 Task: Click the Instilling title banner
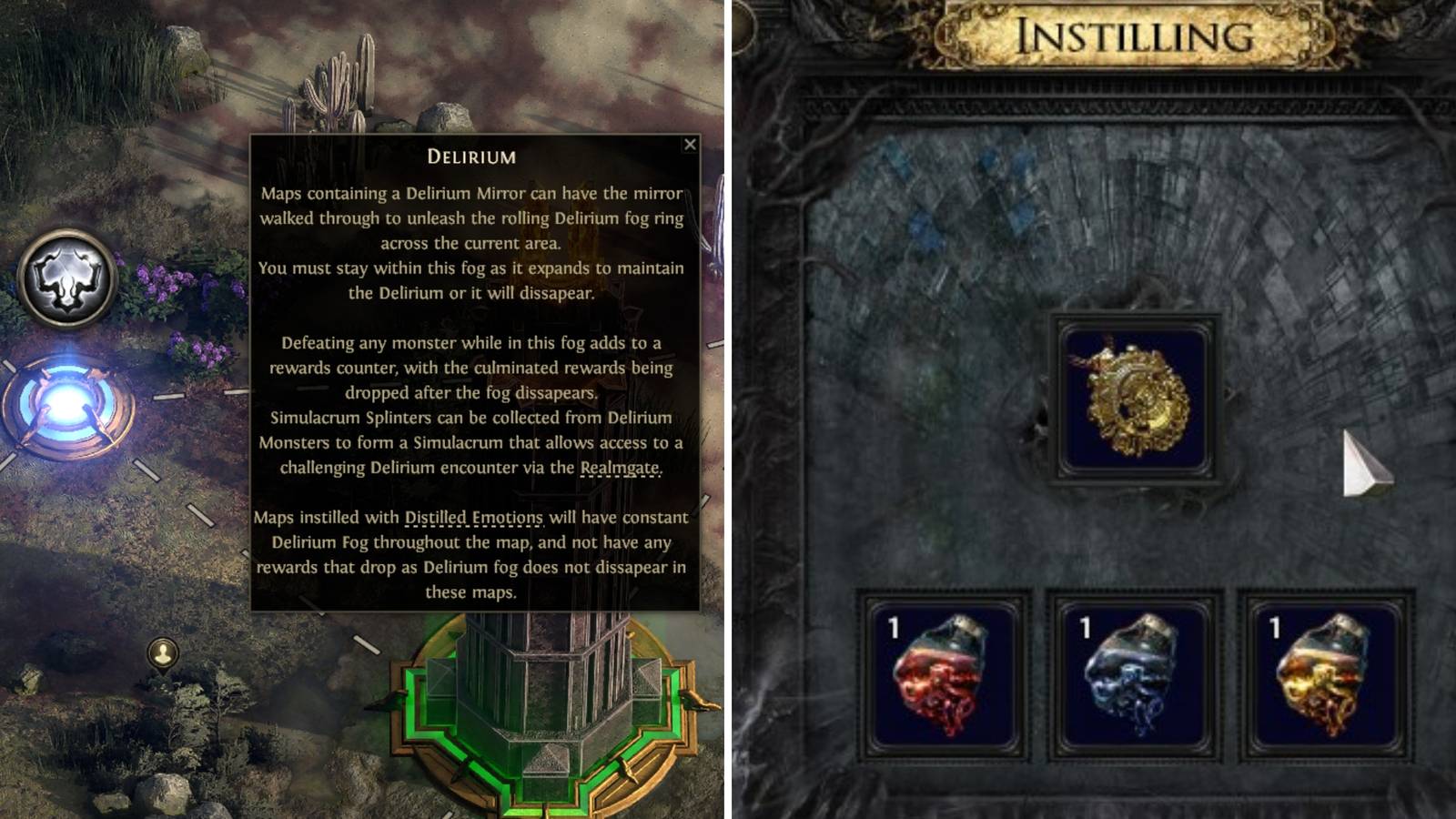coord(1135,35)
